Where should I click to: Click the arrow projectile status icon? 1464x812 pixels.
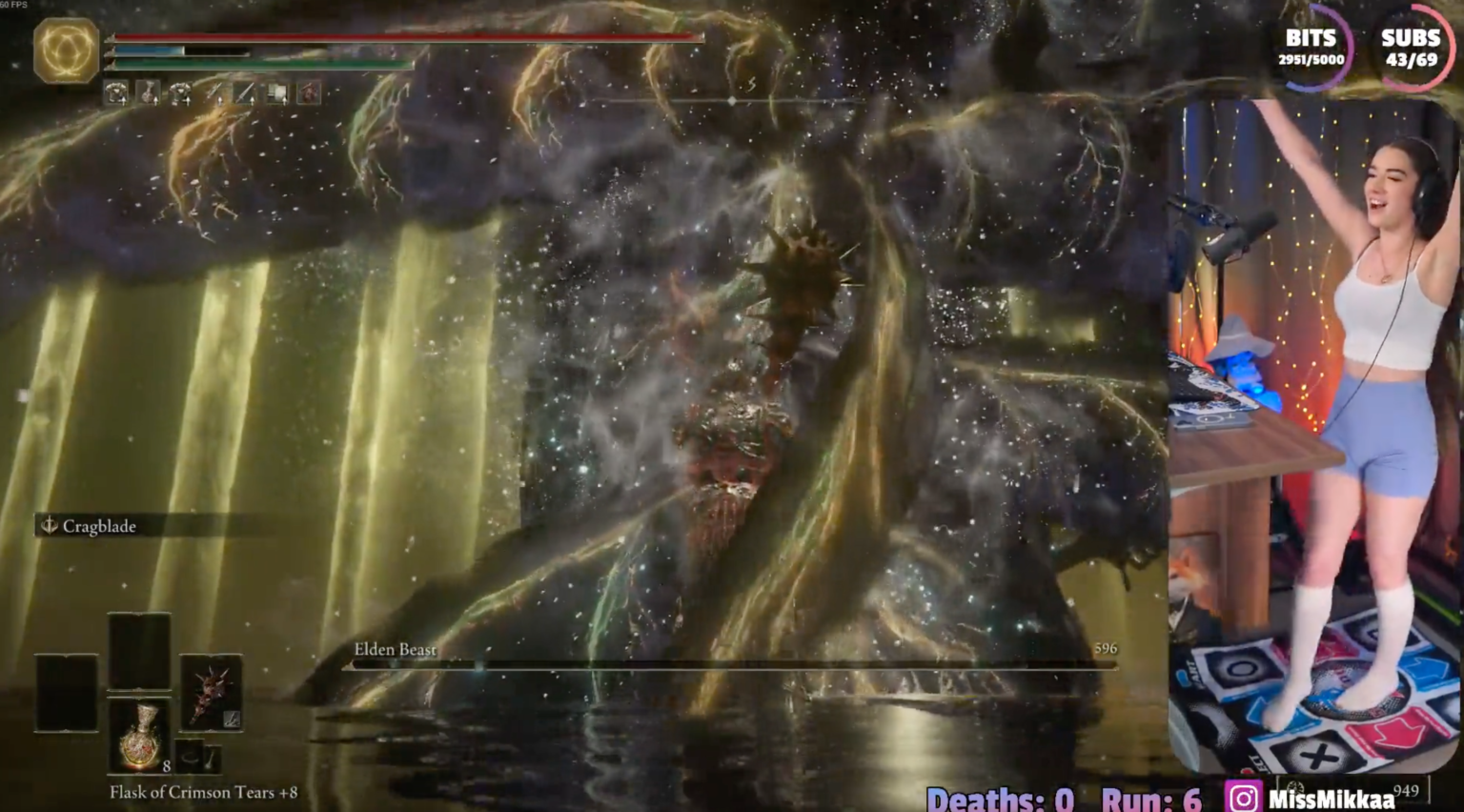coord(213,92)
